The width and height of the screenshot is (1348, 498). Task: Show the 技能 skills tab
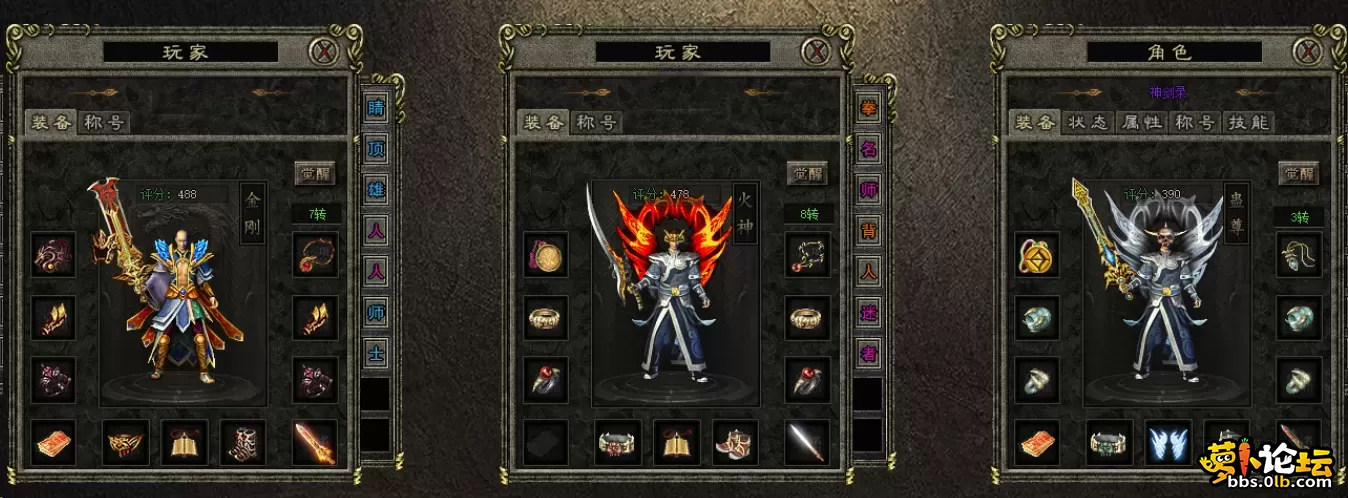pyautogui.click(x=1247, y=122)
